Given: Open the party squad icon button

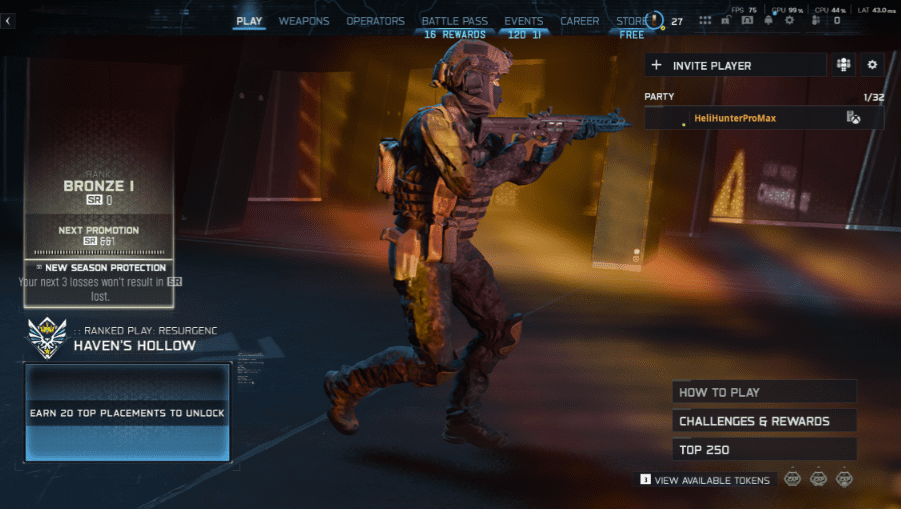Looking at the screenshot, I should click(844, 65).
